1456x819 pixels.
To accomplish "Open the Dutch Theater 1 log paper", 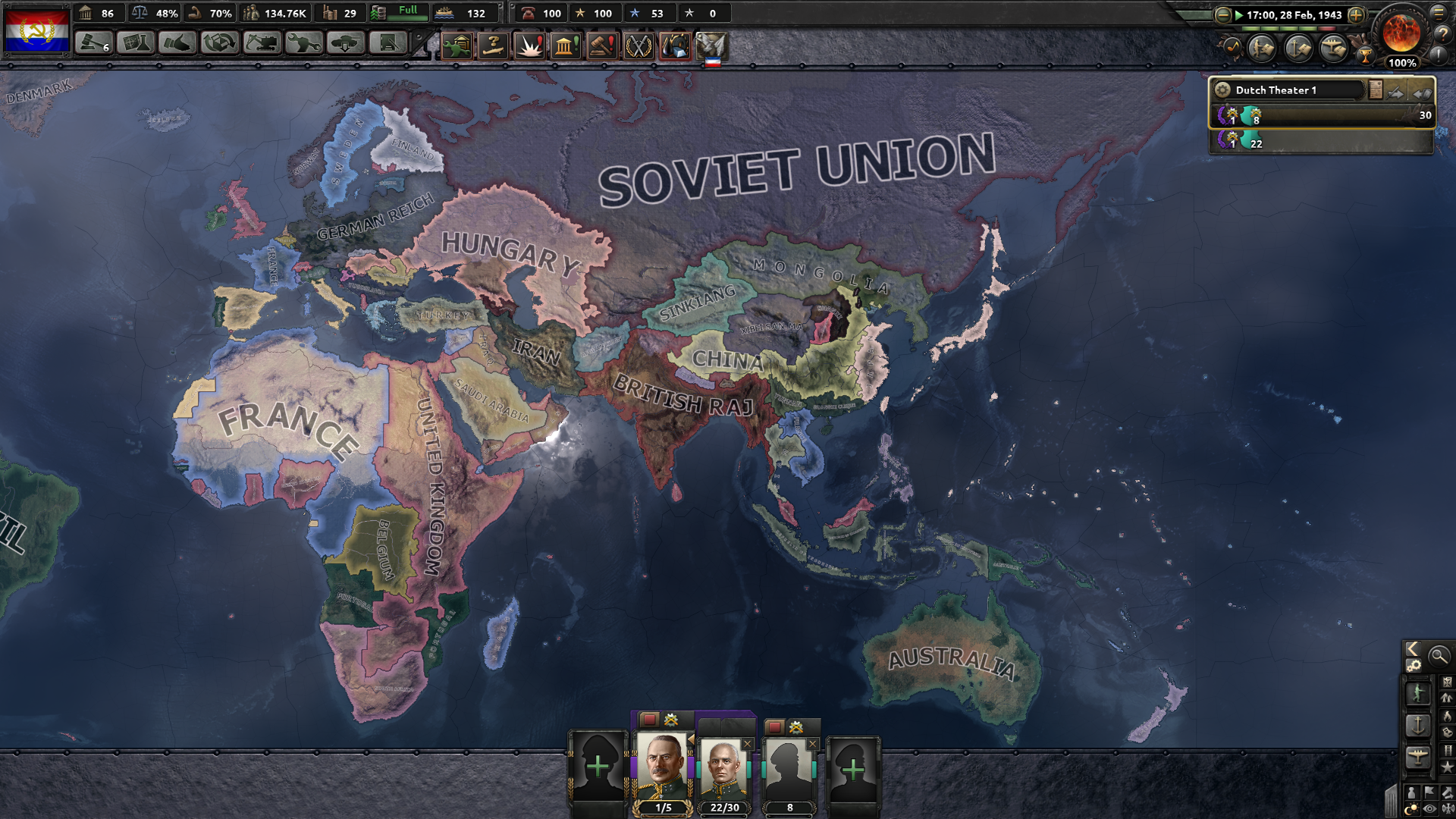I will pyautogui.click(x=1376, y=89).
